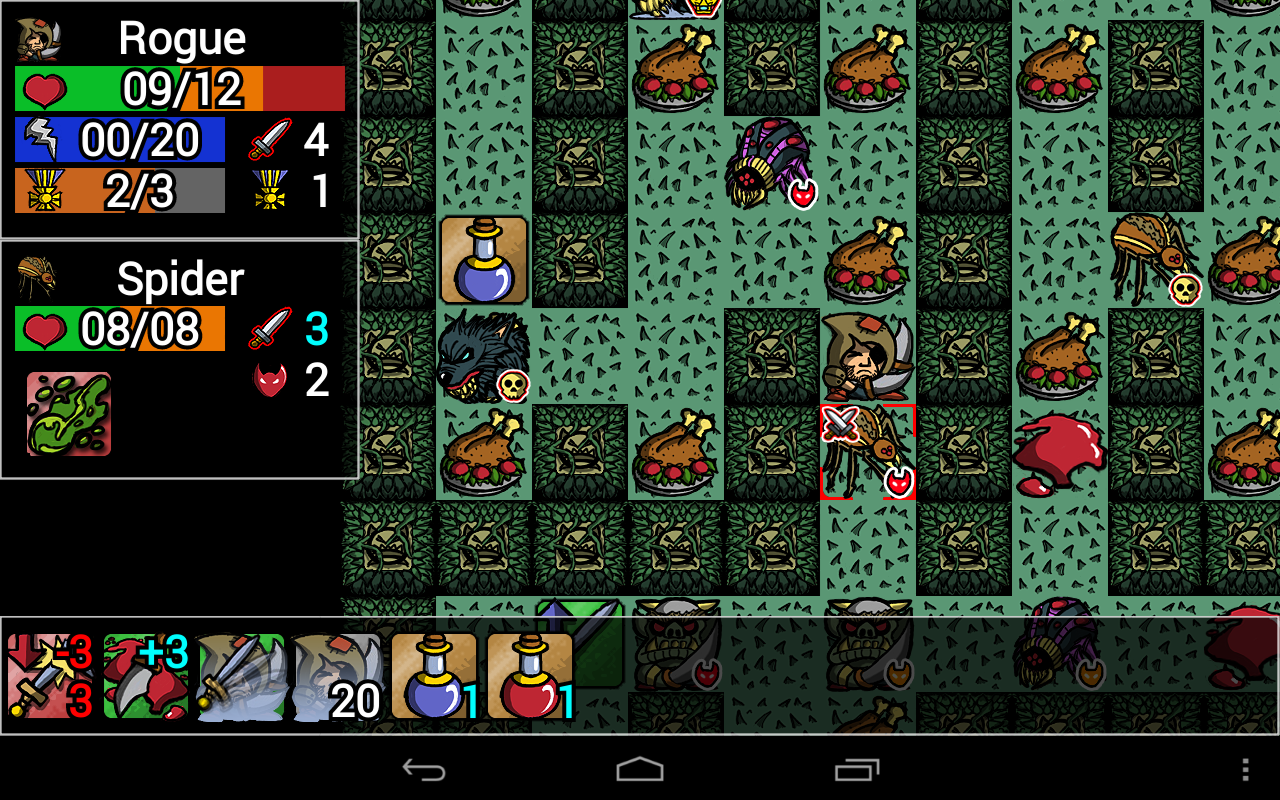Activate the hooded rogue skill costing 20
The height and width of the screenshot is (800, 1280).
coord(338,676)
